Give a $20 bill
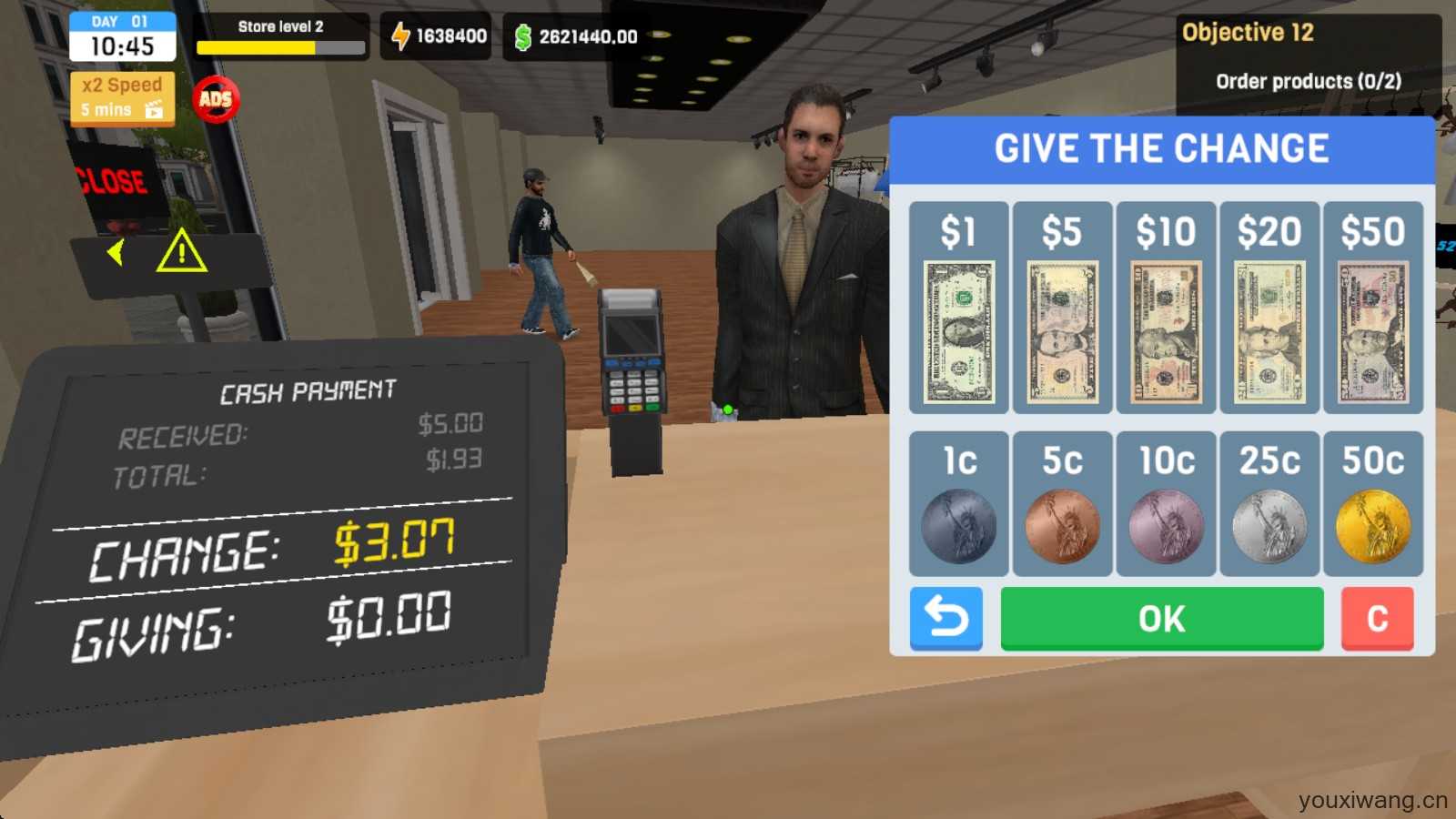Screen dimensions: 1456x819 [x=1269, y=308]
